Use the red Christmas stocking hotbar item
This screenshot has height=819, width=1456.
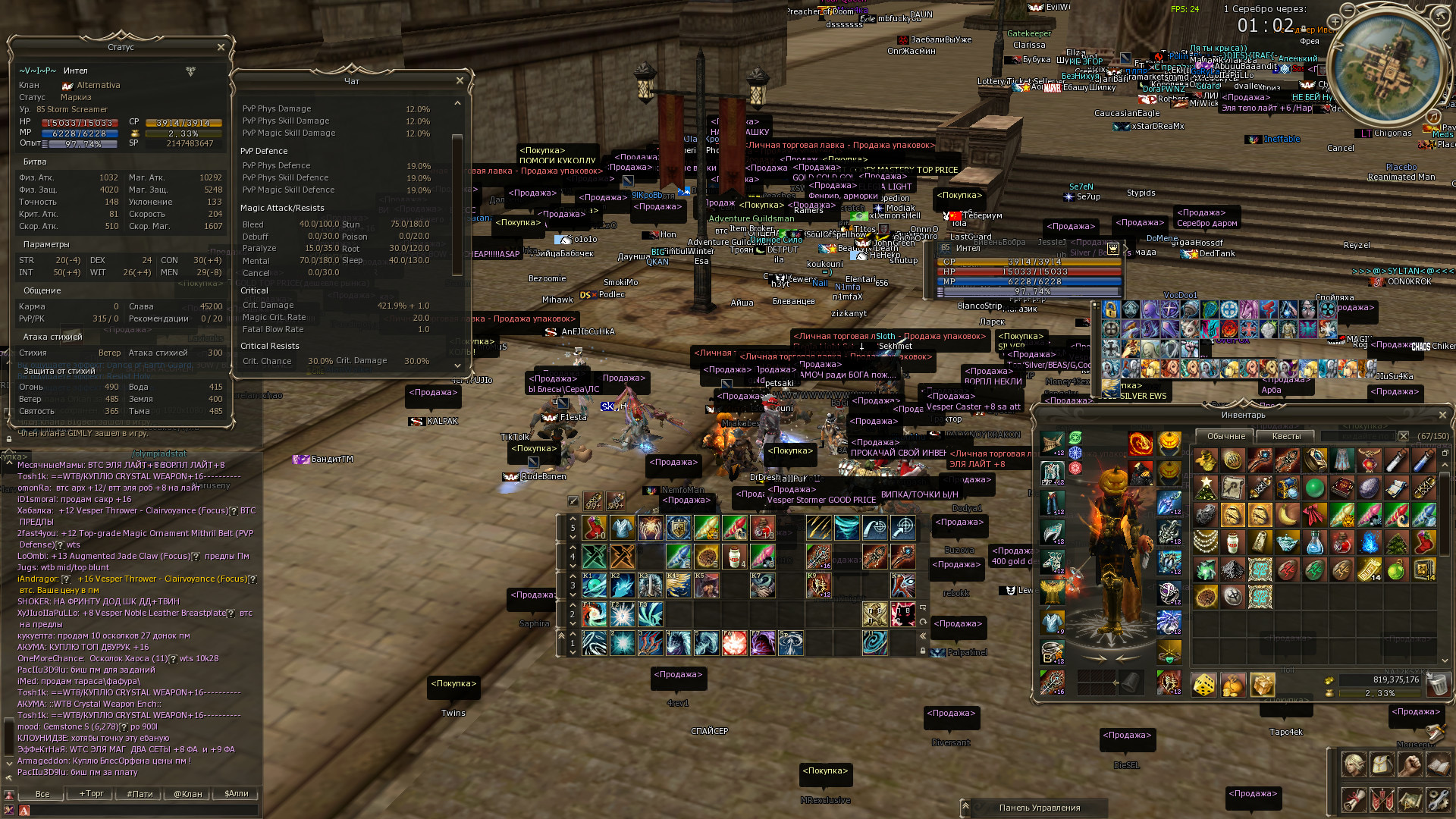click(x=595, y=528)
